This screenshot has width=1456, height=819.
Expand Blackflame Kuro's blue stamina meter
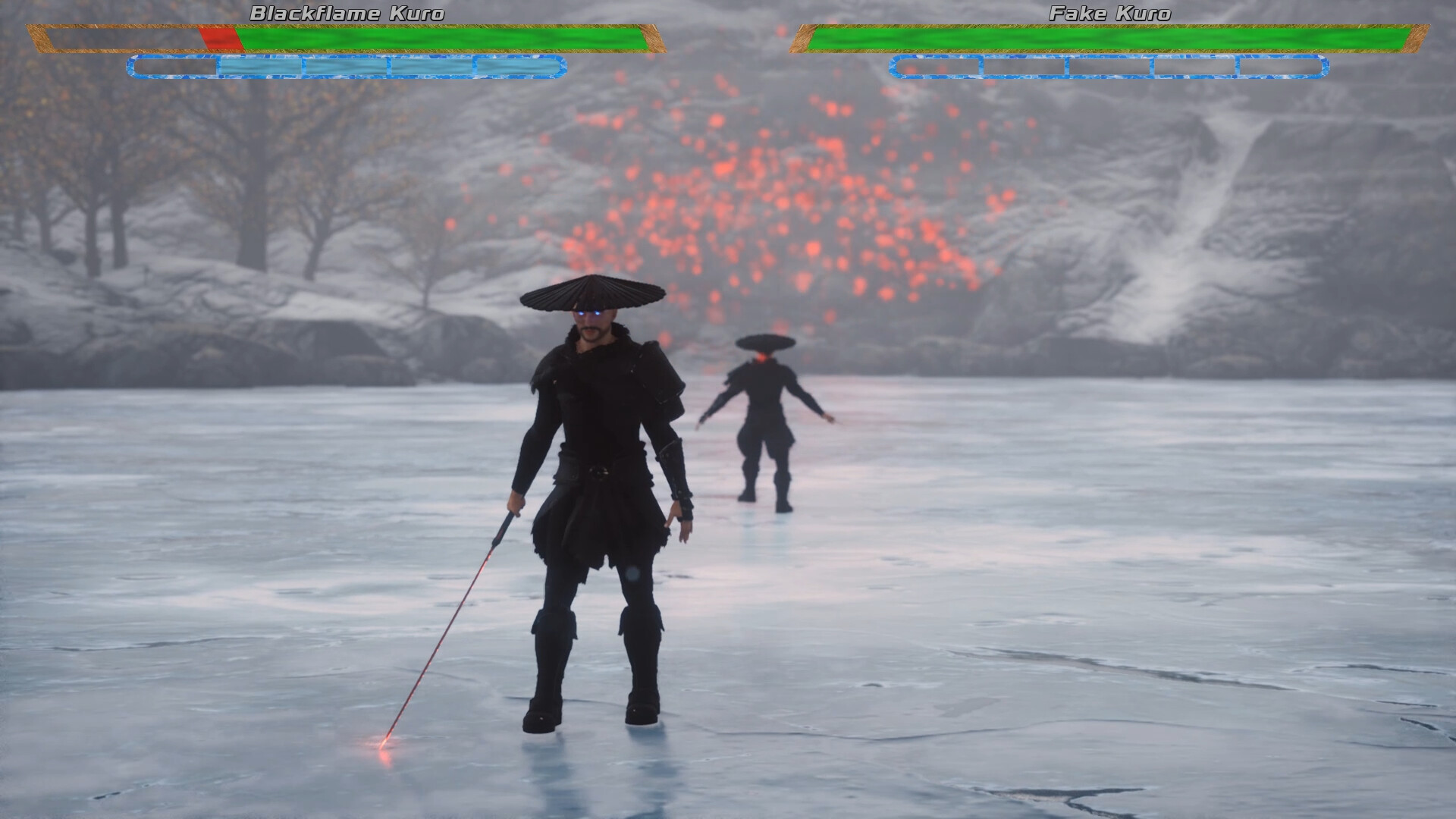tap(345, 68)
